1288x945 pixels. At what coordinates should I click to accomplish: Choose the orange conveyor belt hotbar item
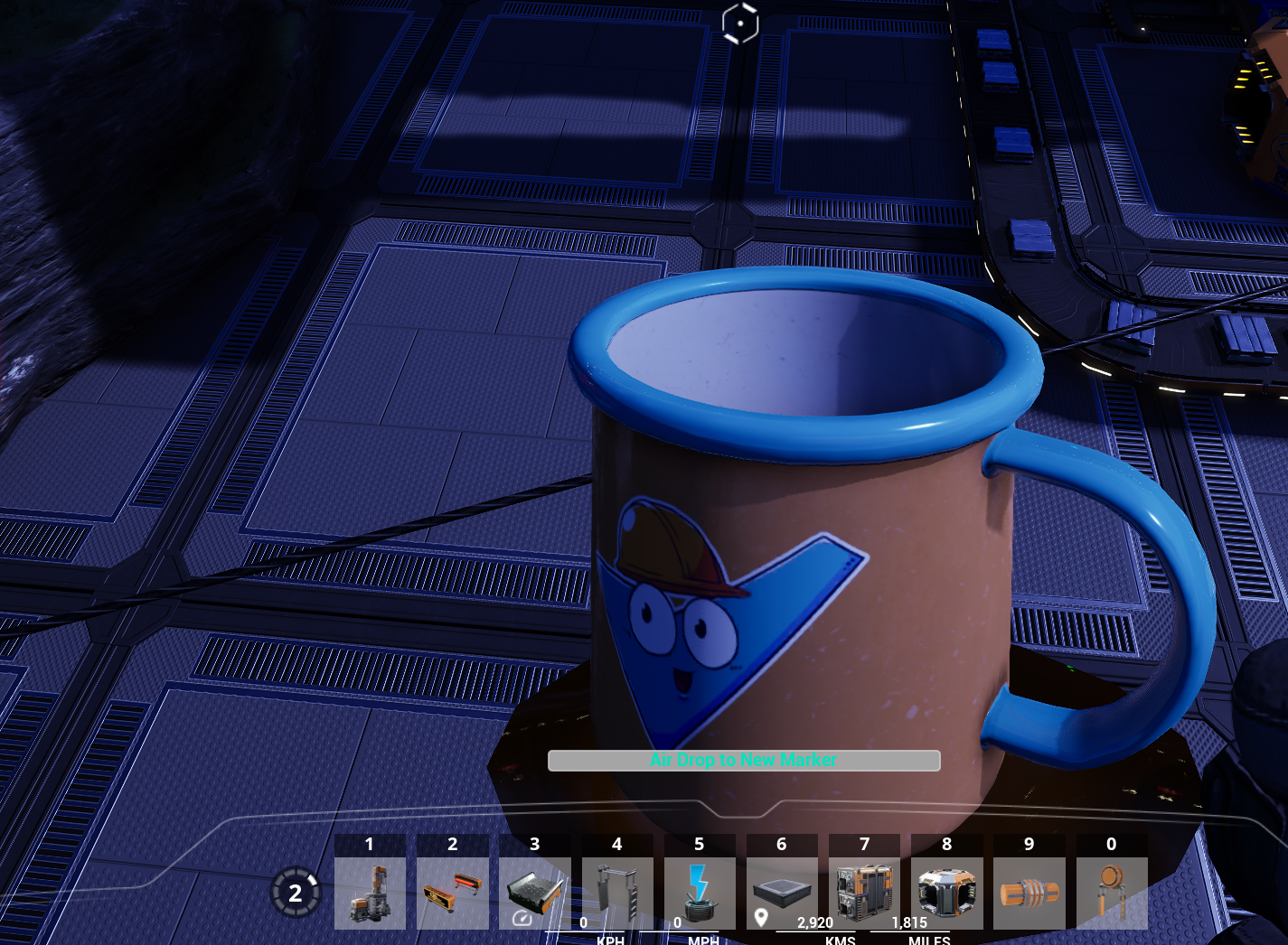[x=452, y=893]
